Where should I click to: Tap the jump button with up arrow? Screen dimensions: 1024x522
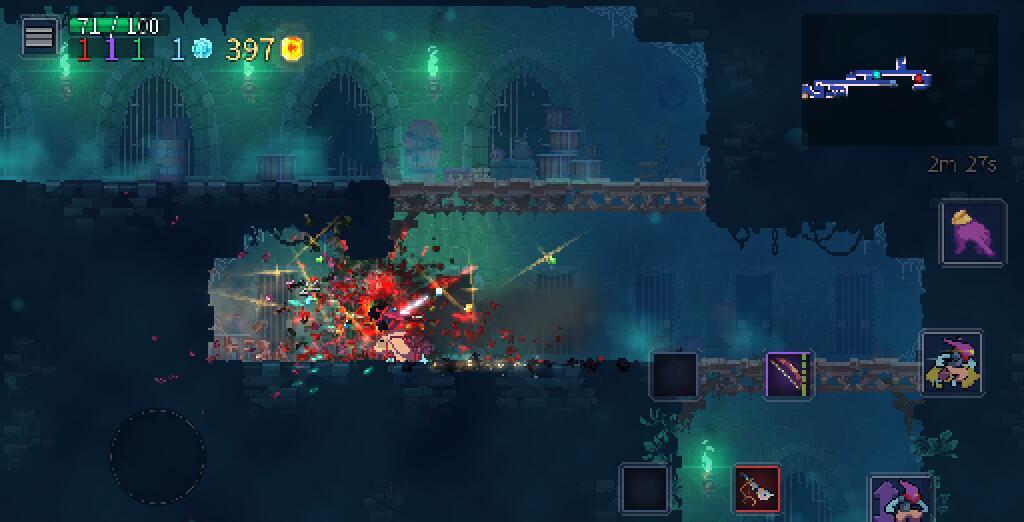click(x=902, y=498)
